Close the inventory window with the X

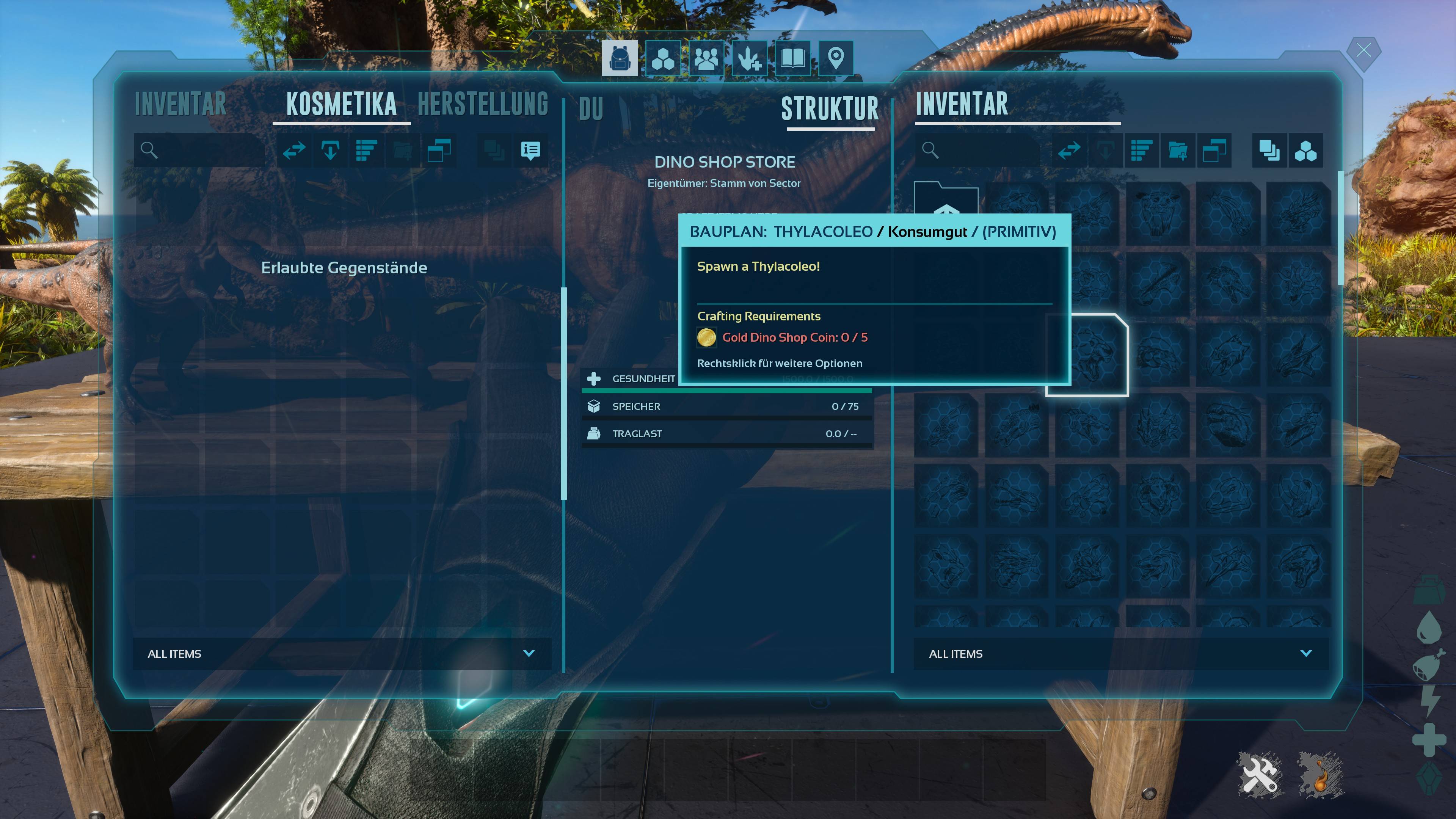pos(1363,51)
